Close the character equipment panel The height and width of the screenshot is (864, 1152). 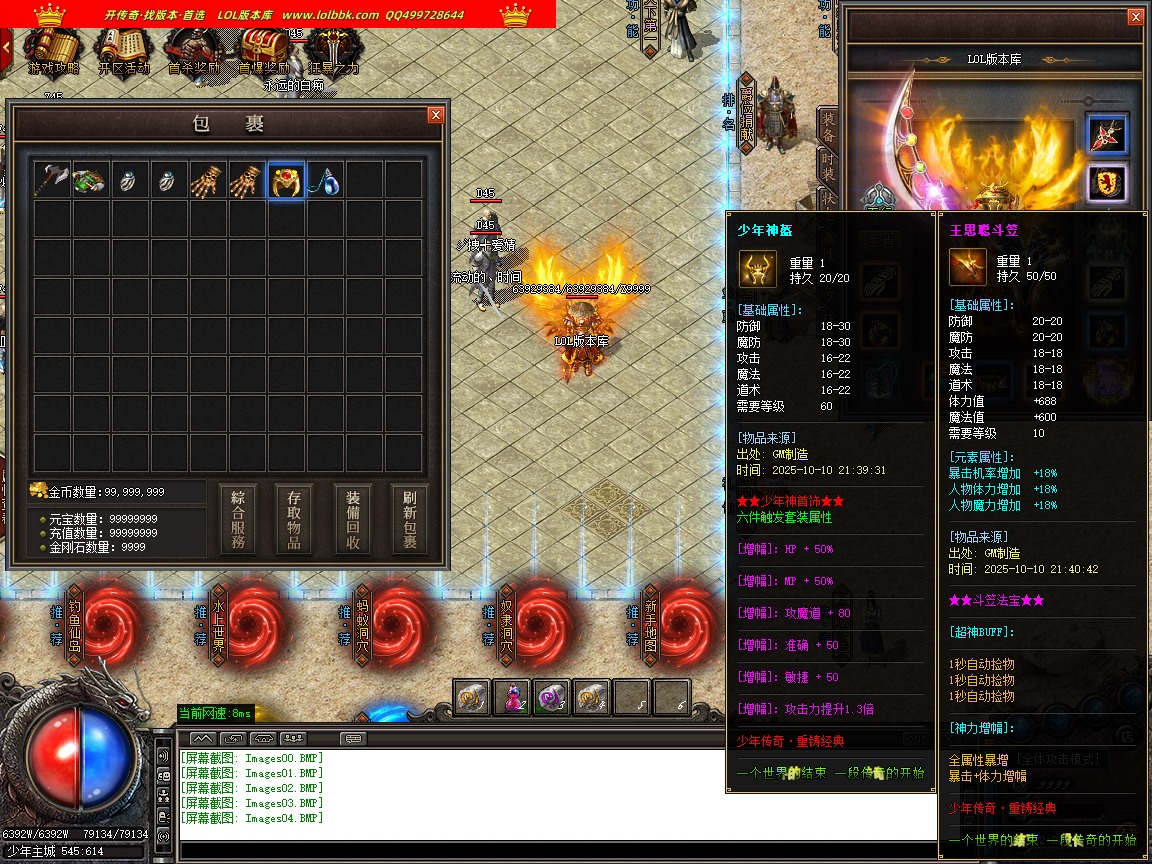point(1134,17)
